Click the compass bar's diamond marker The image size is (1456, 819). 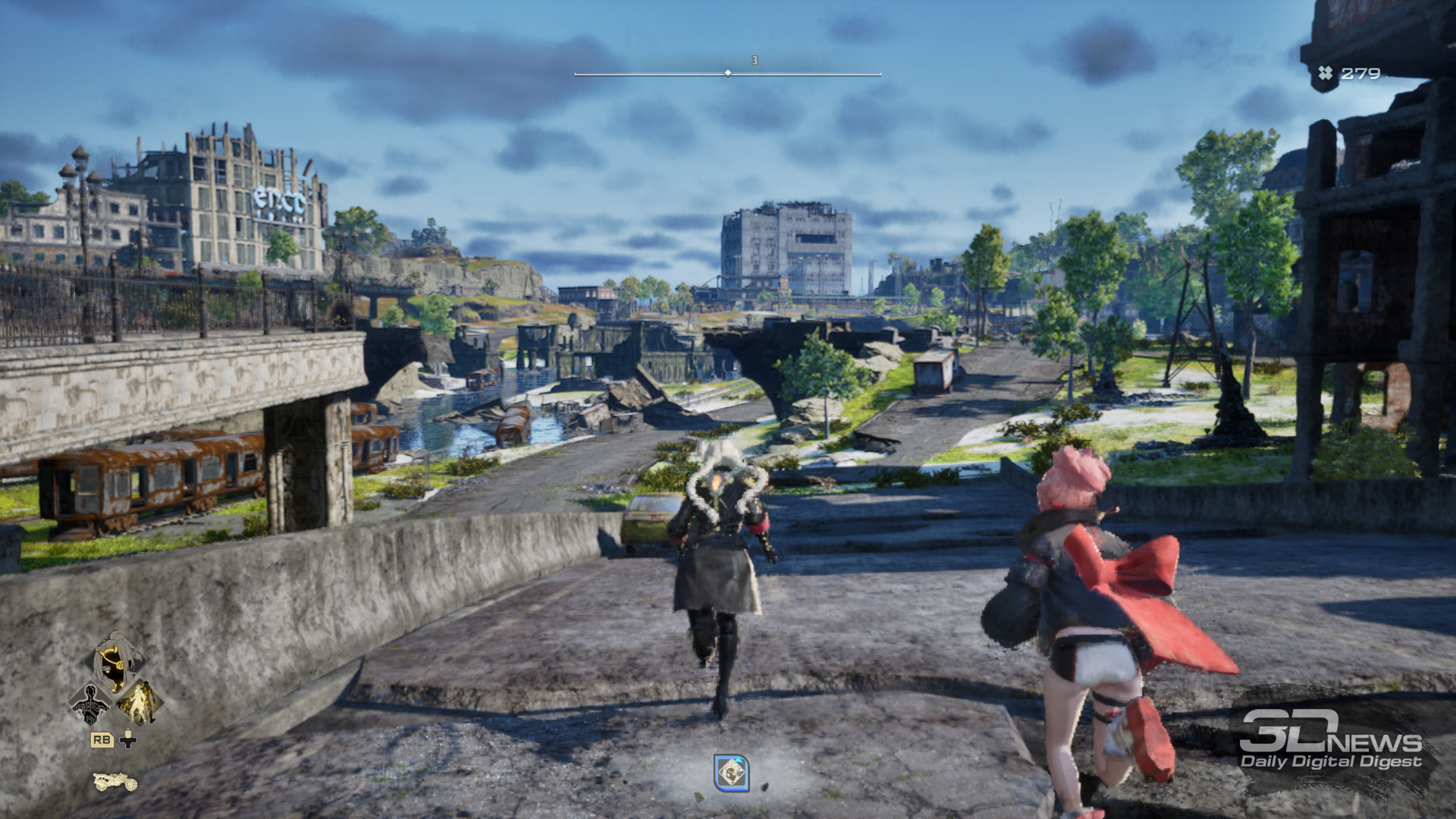click(x=728, y=74)
